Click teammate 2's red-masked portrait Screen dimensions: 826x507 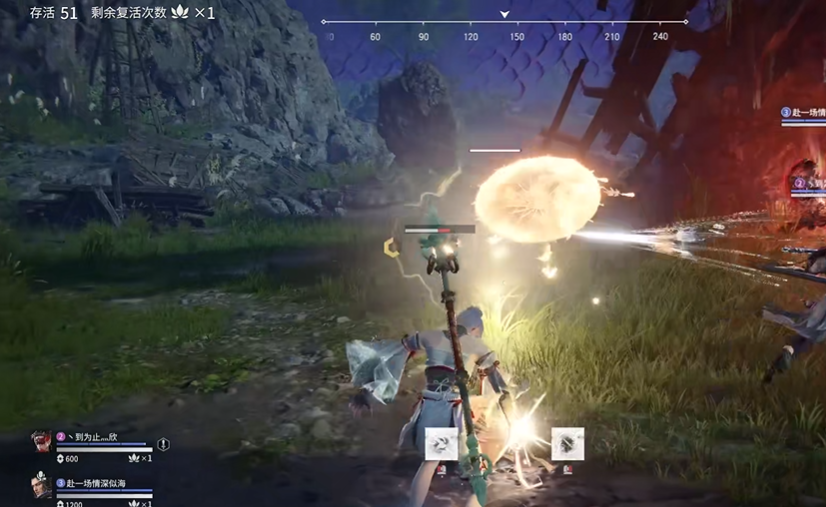pyautogui.click(x=41, y=443)
